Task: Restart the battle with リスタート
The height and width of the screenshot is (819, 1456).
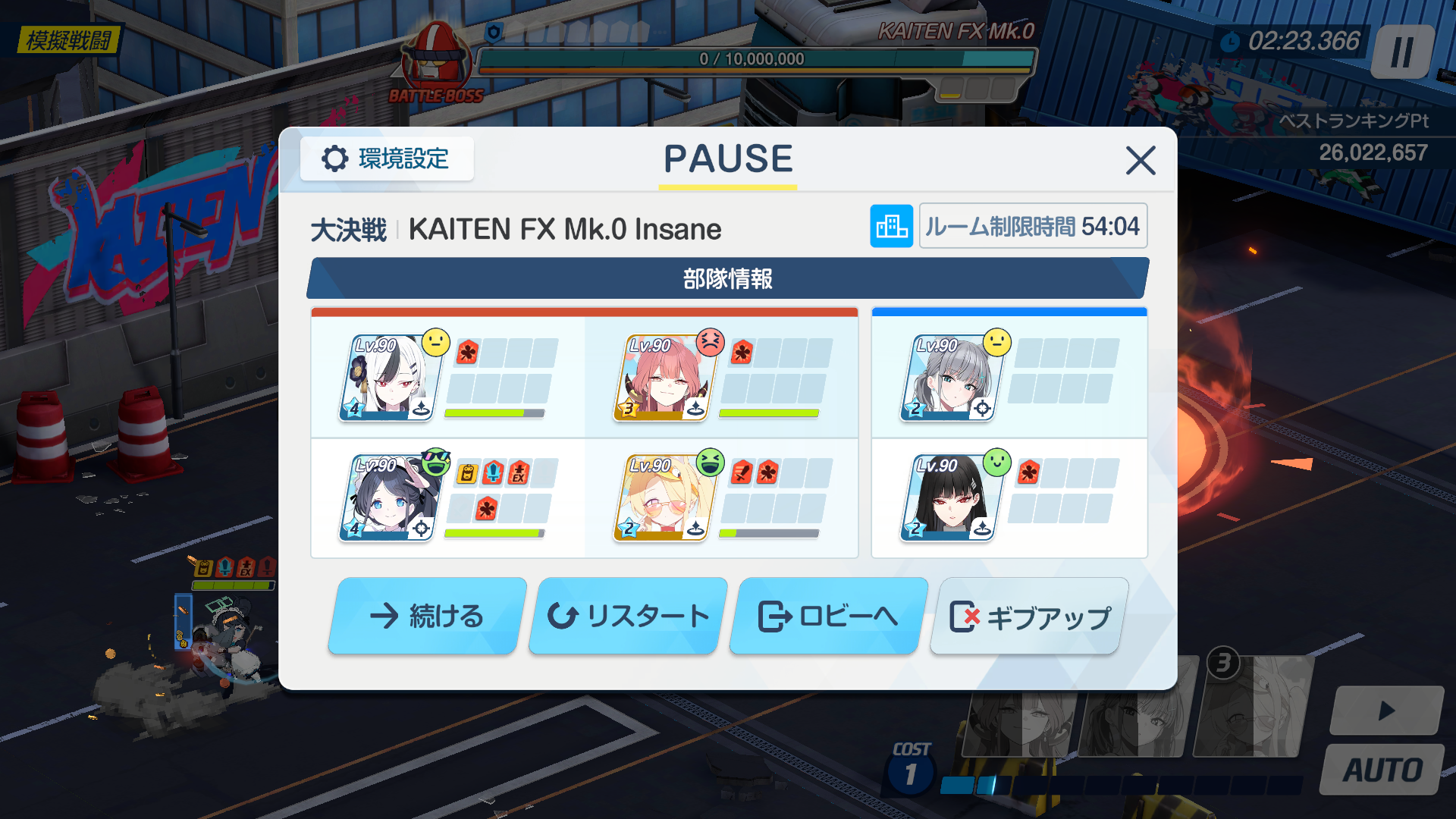Action: pos(628,616)
